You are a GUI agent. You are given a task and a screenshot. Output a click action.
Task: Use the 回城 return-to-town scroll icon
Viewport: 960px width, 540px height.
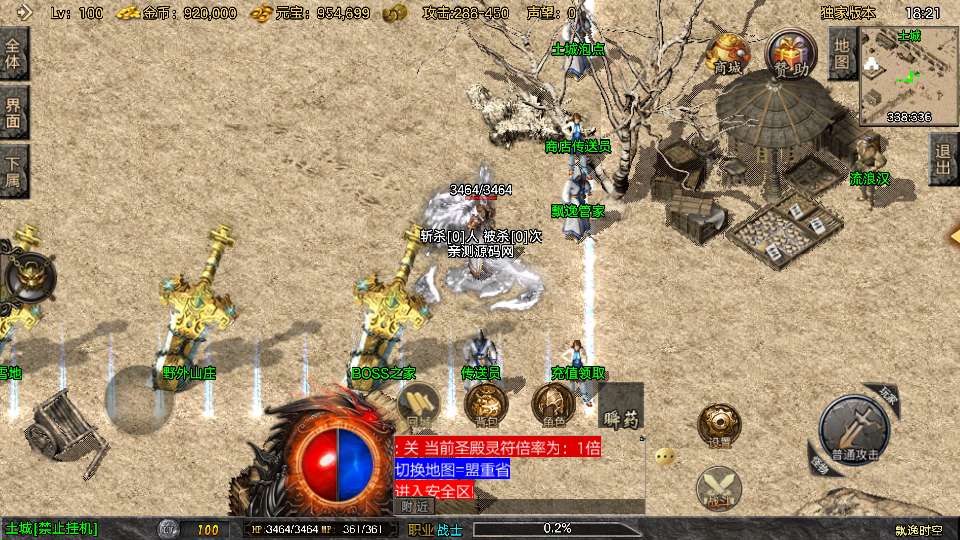416,406
